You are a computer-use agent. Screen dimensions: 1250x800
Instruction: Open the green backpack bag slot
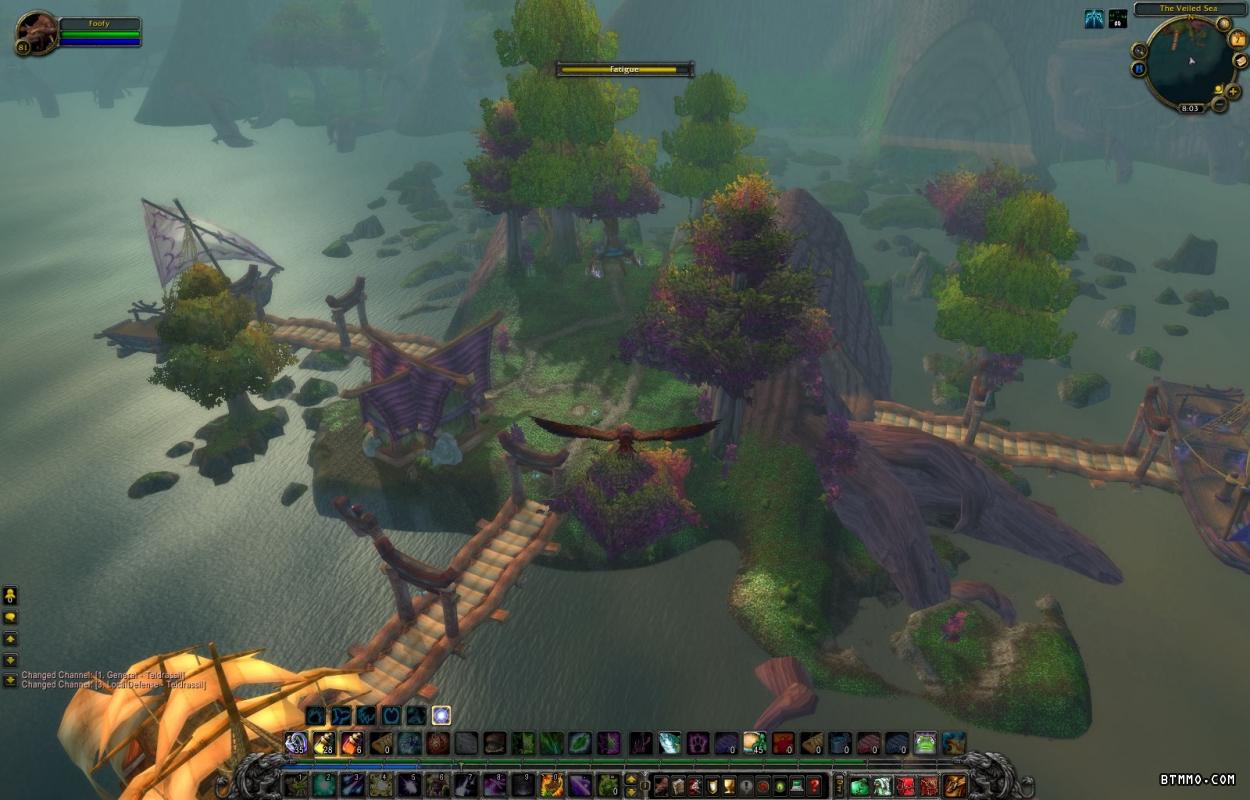[x=860, y=785]
